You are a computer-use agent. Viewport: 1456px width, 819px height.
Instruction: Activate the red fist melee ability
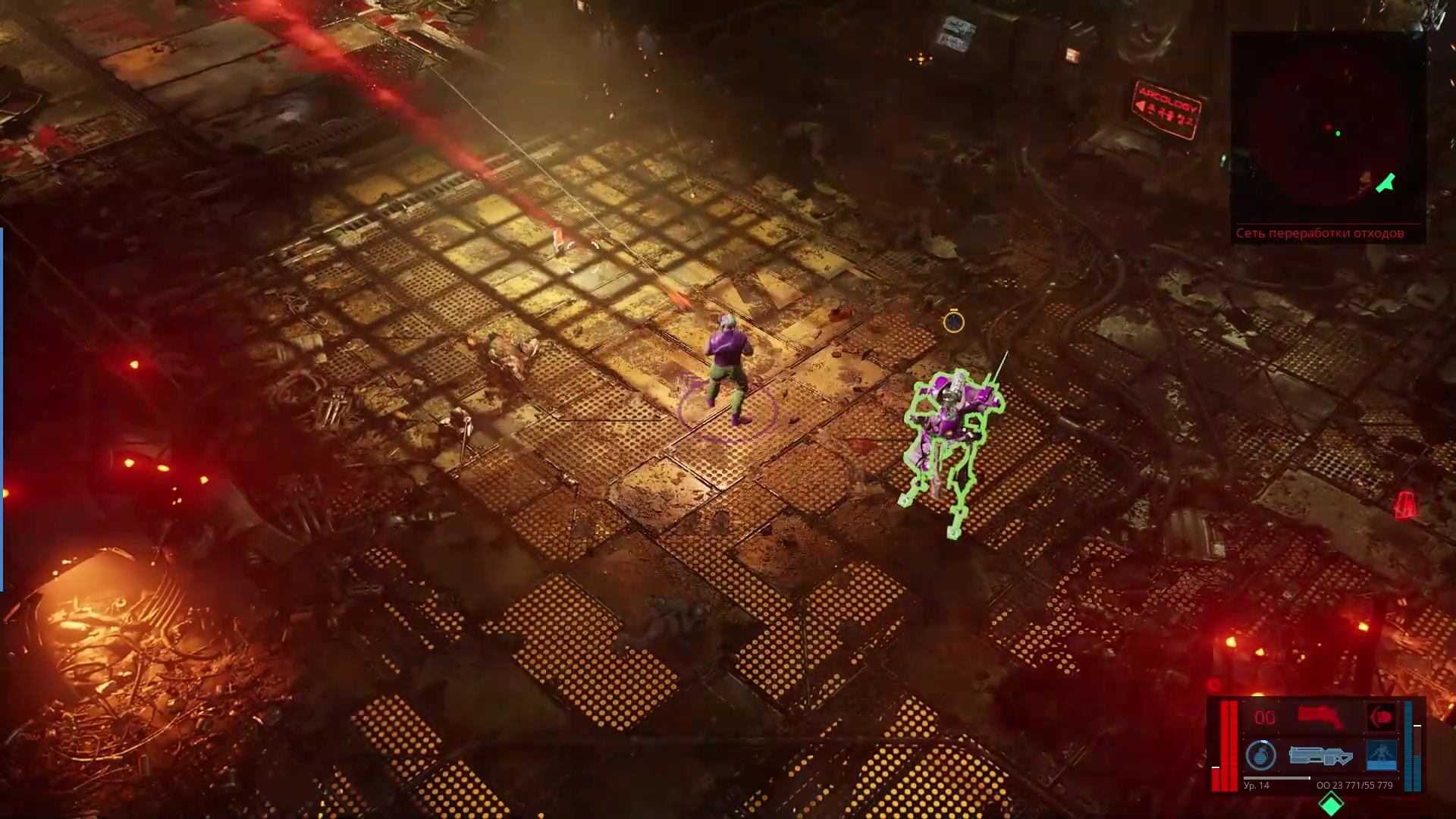click(1381, 717)
